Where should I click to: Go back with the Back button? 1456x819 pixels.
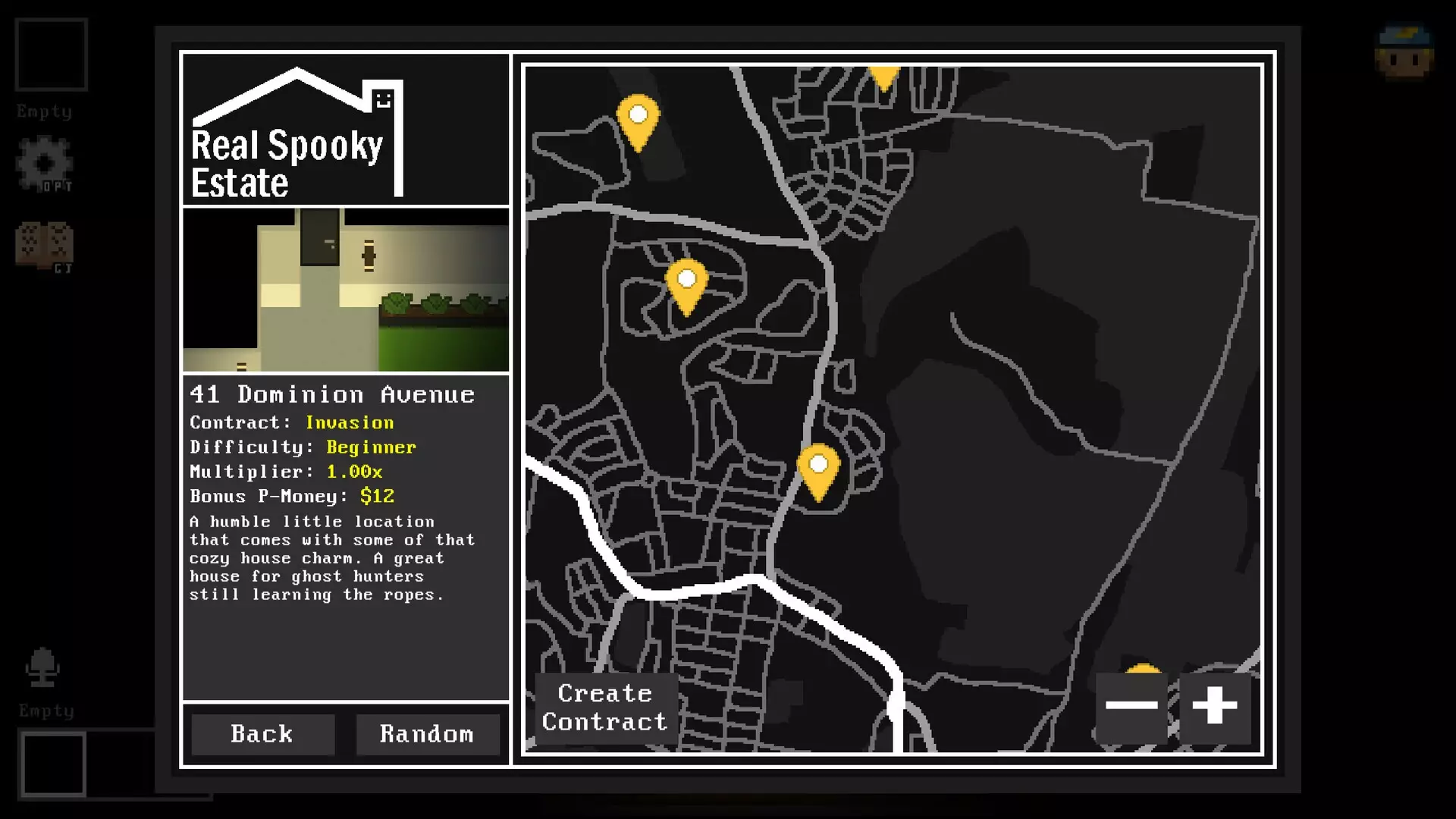click(262, 734)
